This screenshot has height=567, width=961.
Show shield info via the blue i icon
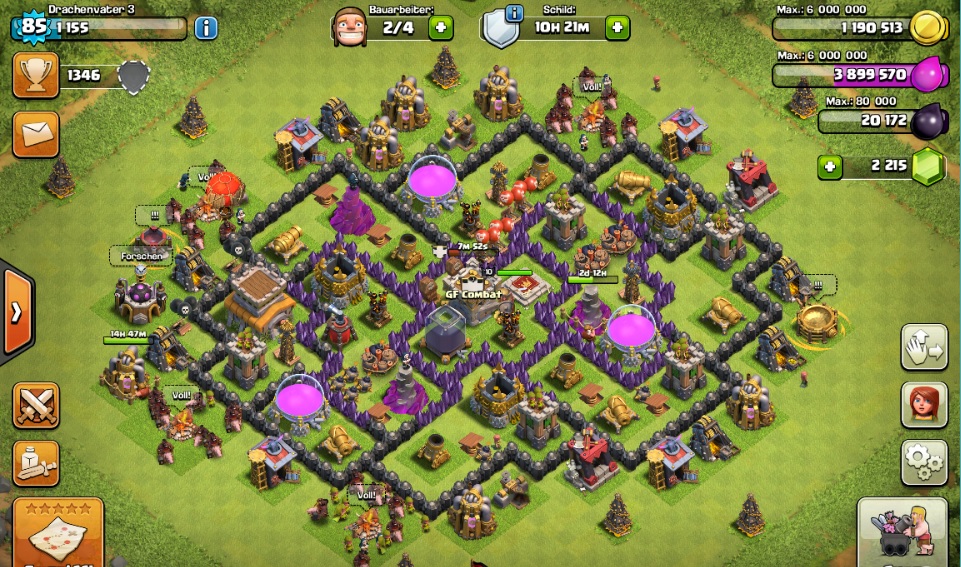(514, 13)
